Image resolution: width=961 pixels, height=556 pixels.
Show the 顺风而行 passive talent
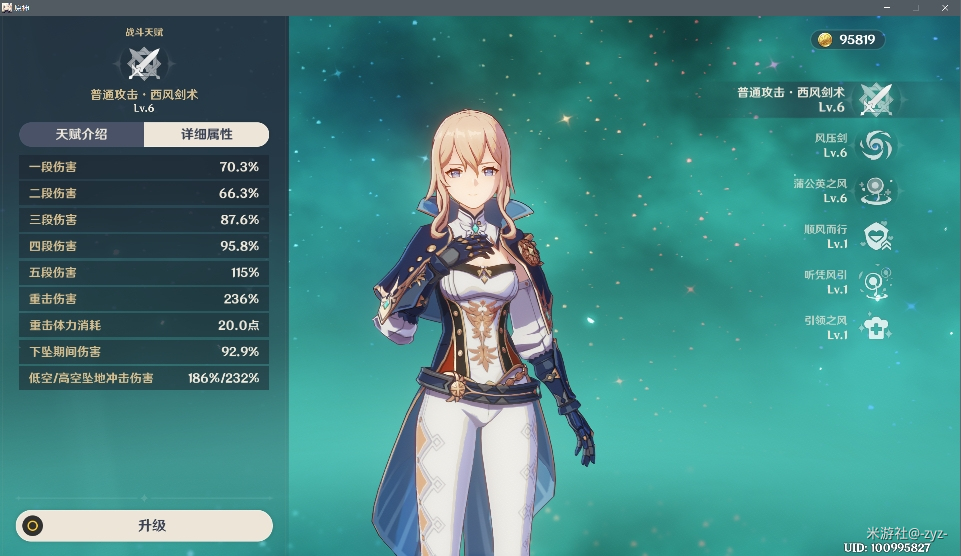pos(877,236)
